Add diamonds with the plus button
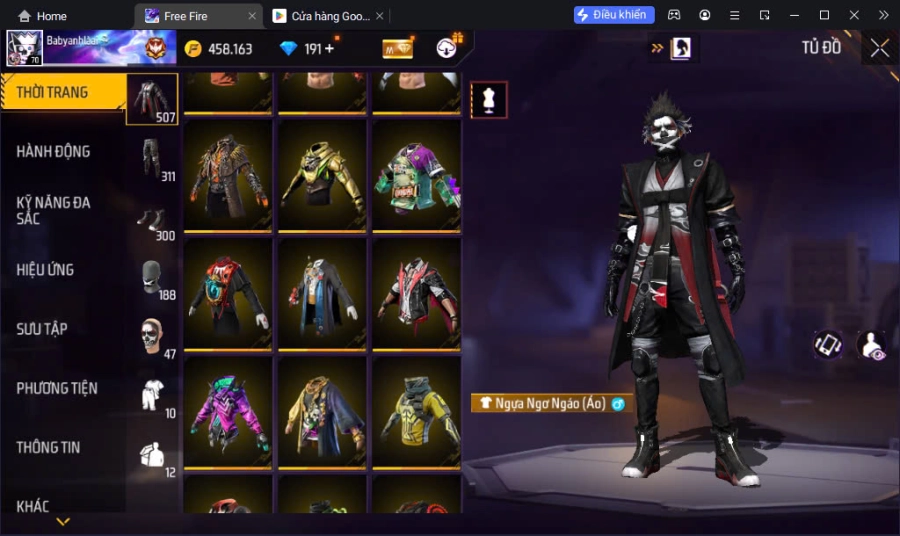 pos(330,49)
